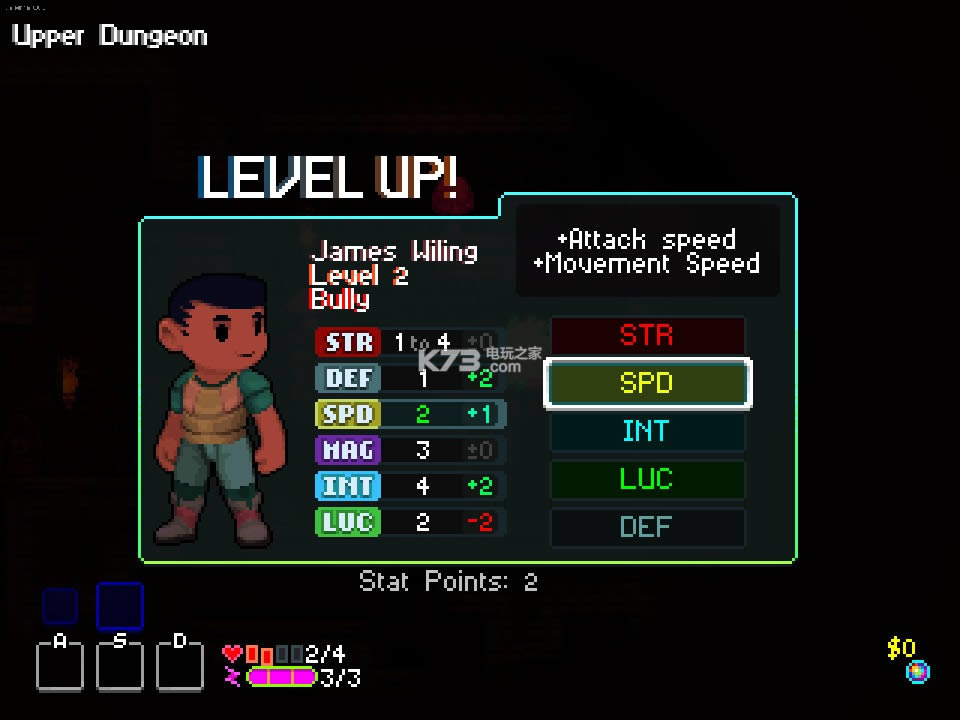Click the A item slot
The height and width of the screenshot is (720, 960).
pos(60,663)
